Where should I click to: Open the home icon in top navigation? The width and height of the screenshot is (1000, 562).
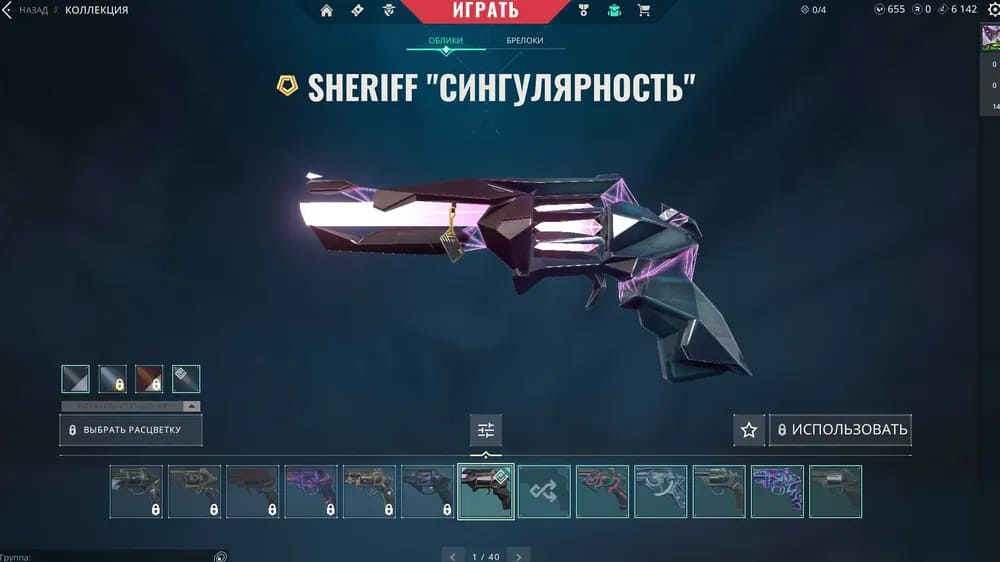326,11
